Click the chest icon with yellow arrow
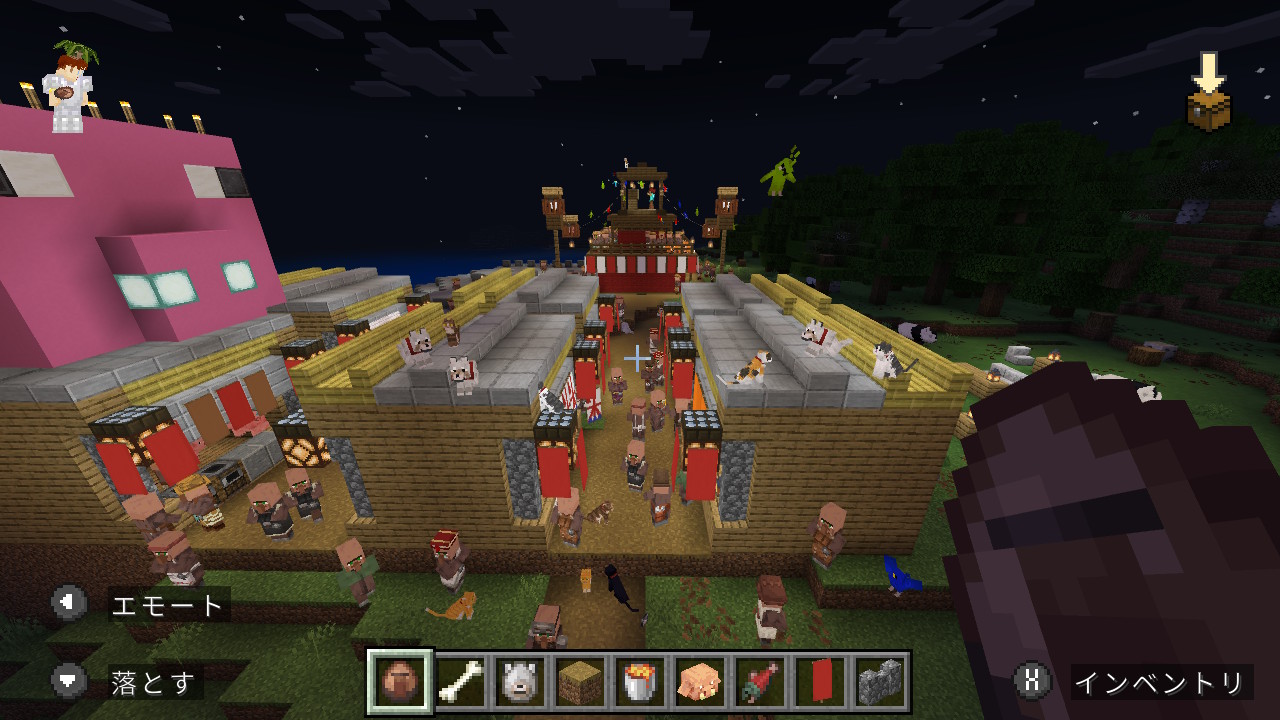The image size is (1280, 720). click(x=1208, y=93)
